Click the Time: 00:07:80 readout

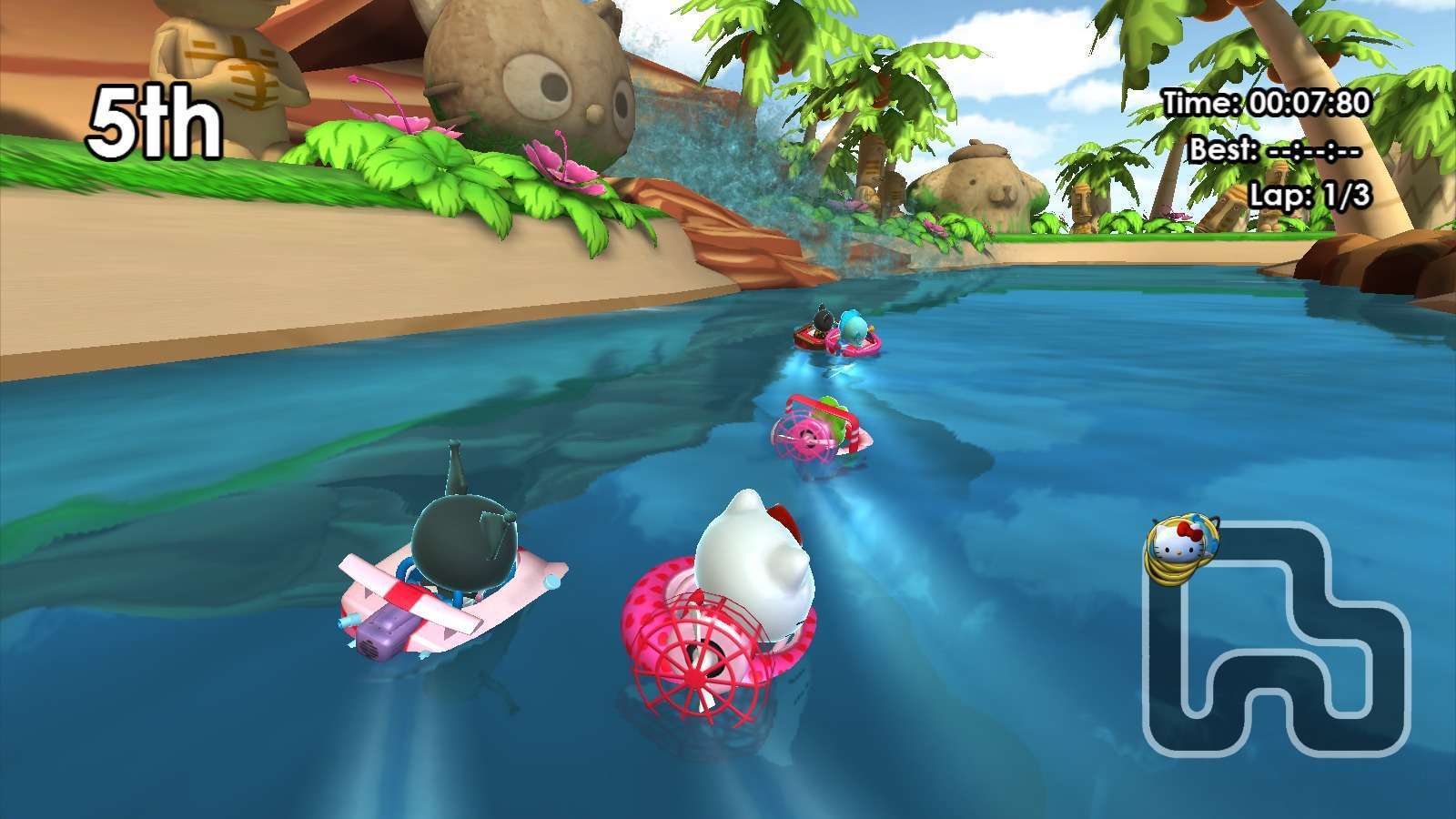1265,104
